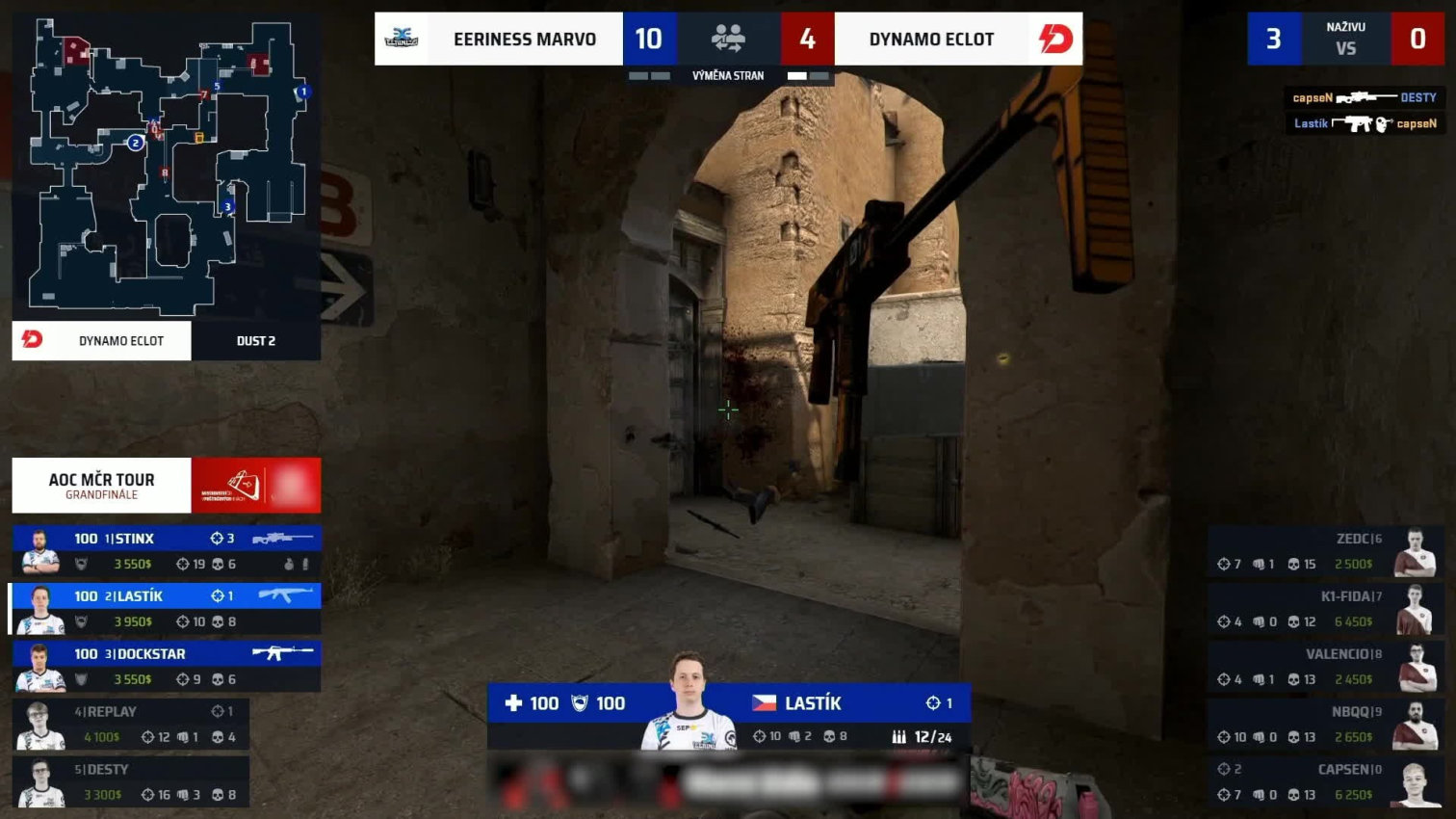This screenshot has width=1456, height=819.
Task: Click the Dust 2 minimap
Action: tap(166, 168)
